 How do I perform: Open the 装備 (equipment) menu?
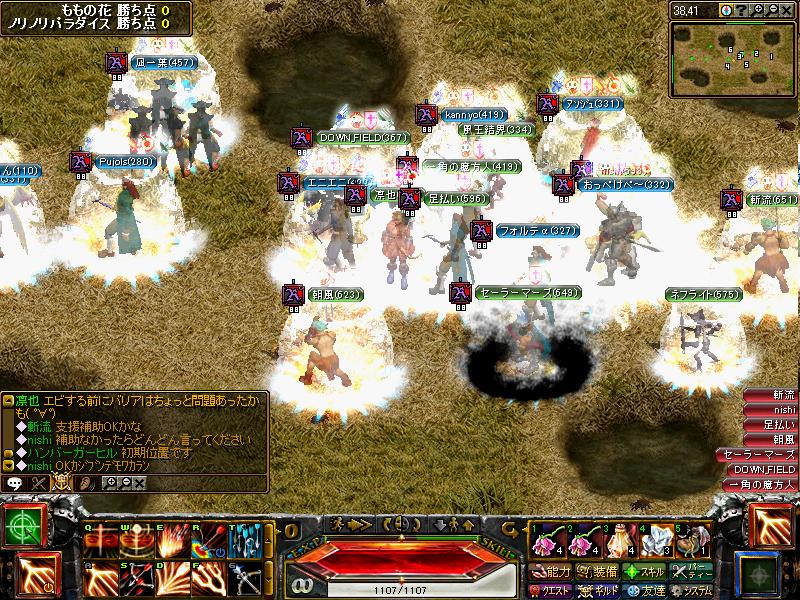point(599,572)
